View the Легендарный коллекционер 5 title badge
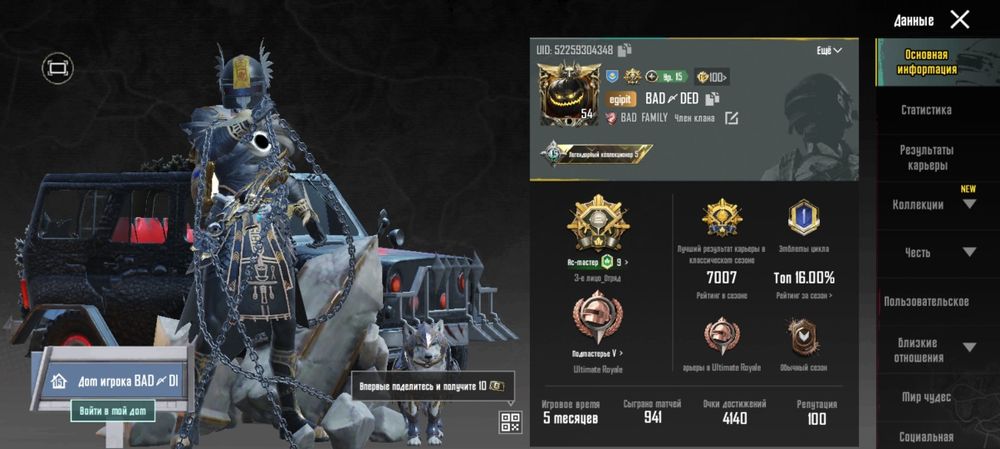 coord(596,153)
